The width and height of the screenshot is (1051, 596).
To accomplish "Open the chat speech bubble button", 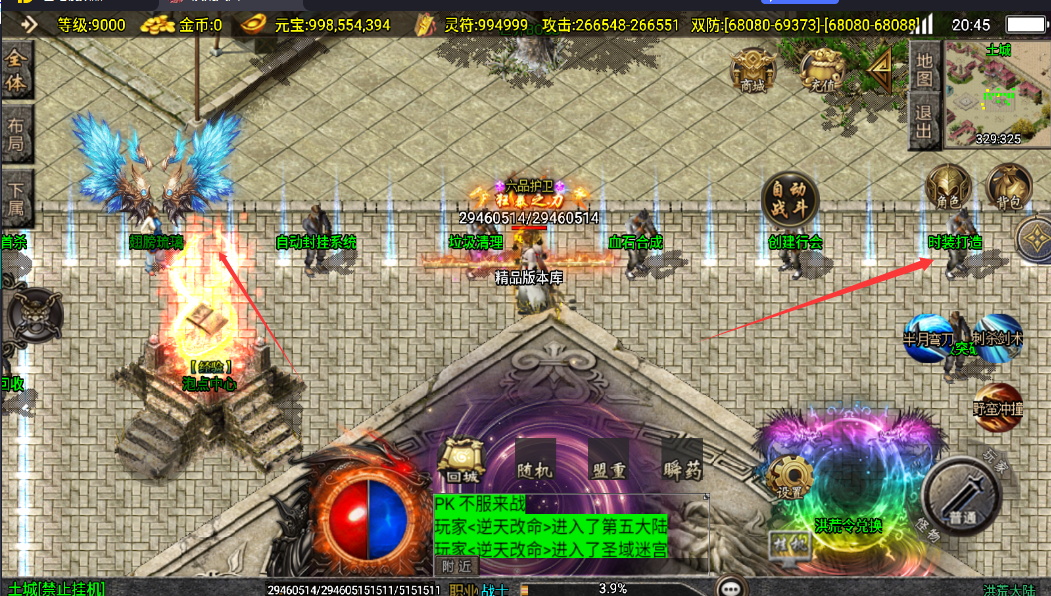I will click(735, 587).
